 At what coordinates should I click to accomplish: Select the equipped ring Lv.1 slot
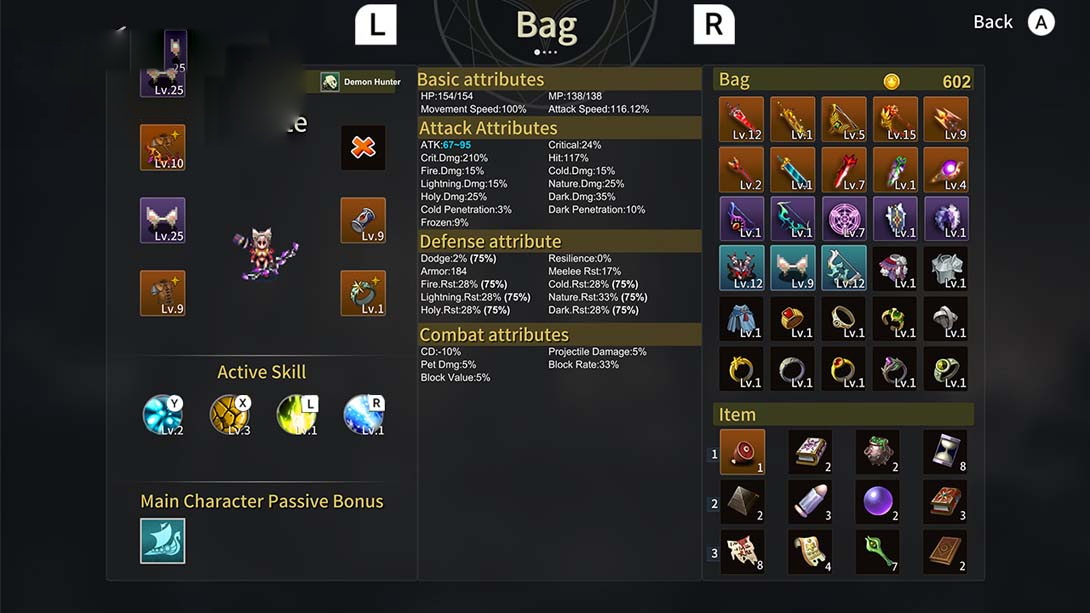click(363, 293)
